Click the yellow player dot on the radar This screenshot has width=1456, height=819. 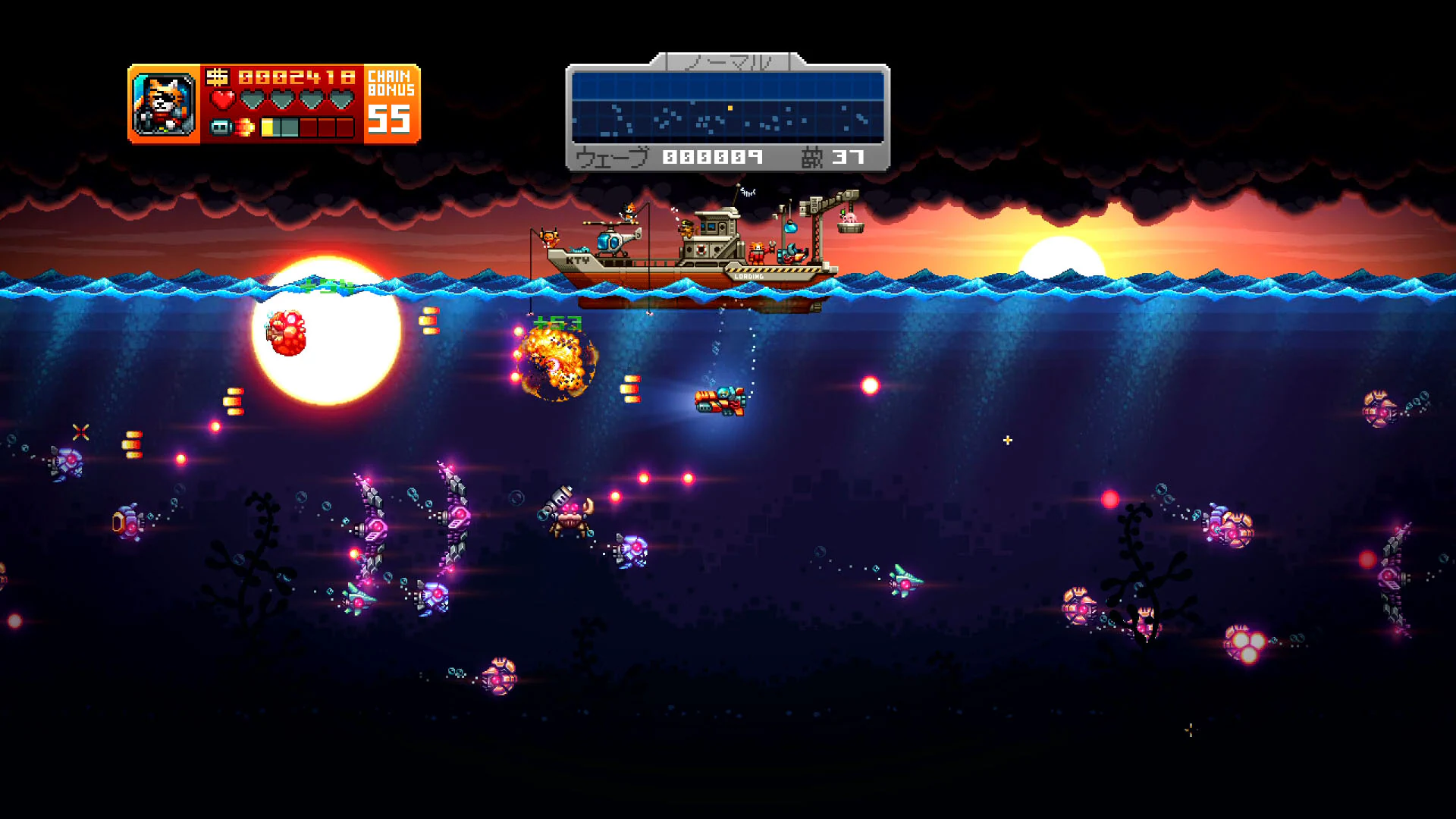730,108
